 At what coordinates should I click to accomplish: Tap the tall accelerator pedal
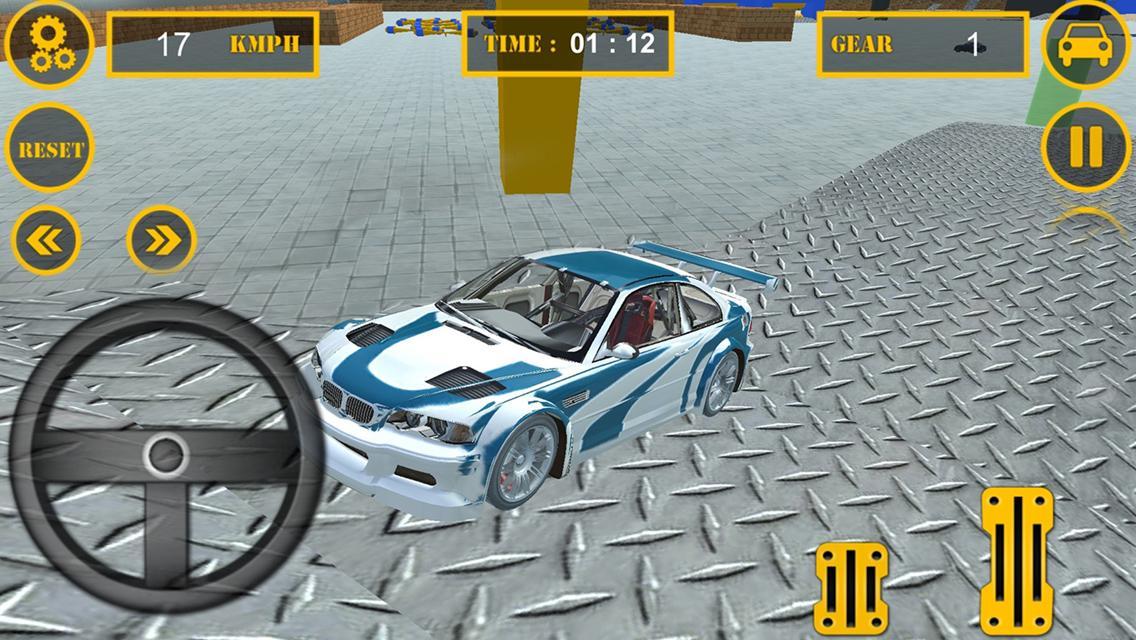[1016, 560]
